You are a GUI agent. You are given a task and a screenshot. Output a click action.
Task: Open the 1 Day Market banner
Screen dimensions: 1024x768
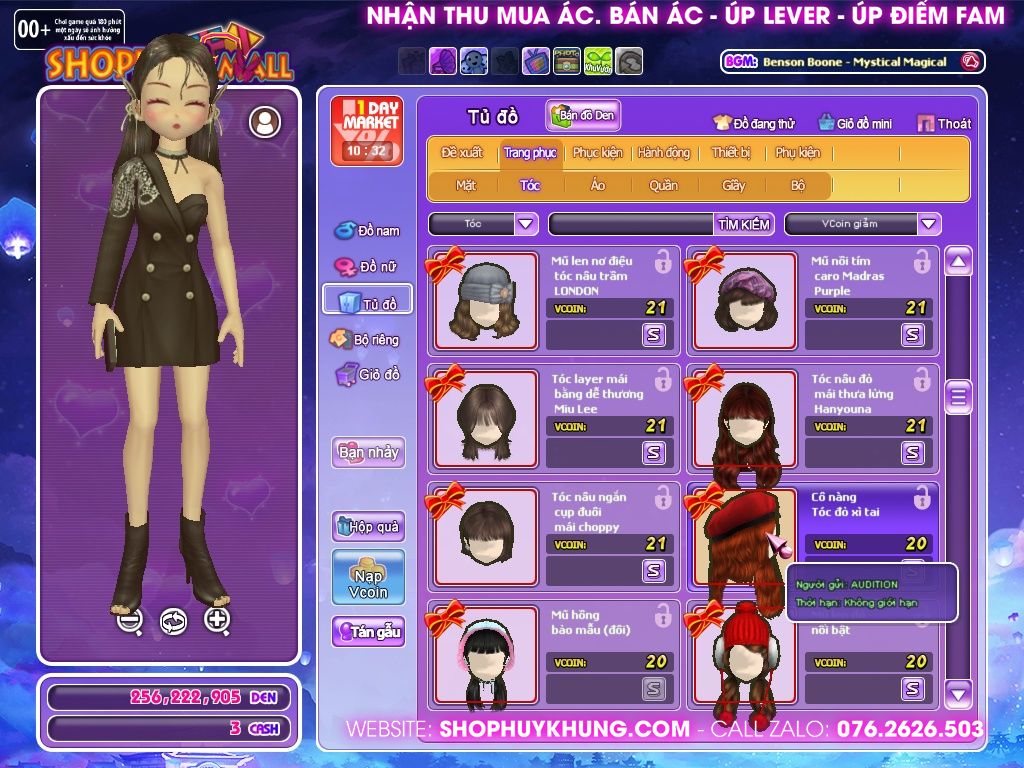(366, 130)
